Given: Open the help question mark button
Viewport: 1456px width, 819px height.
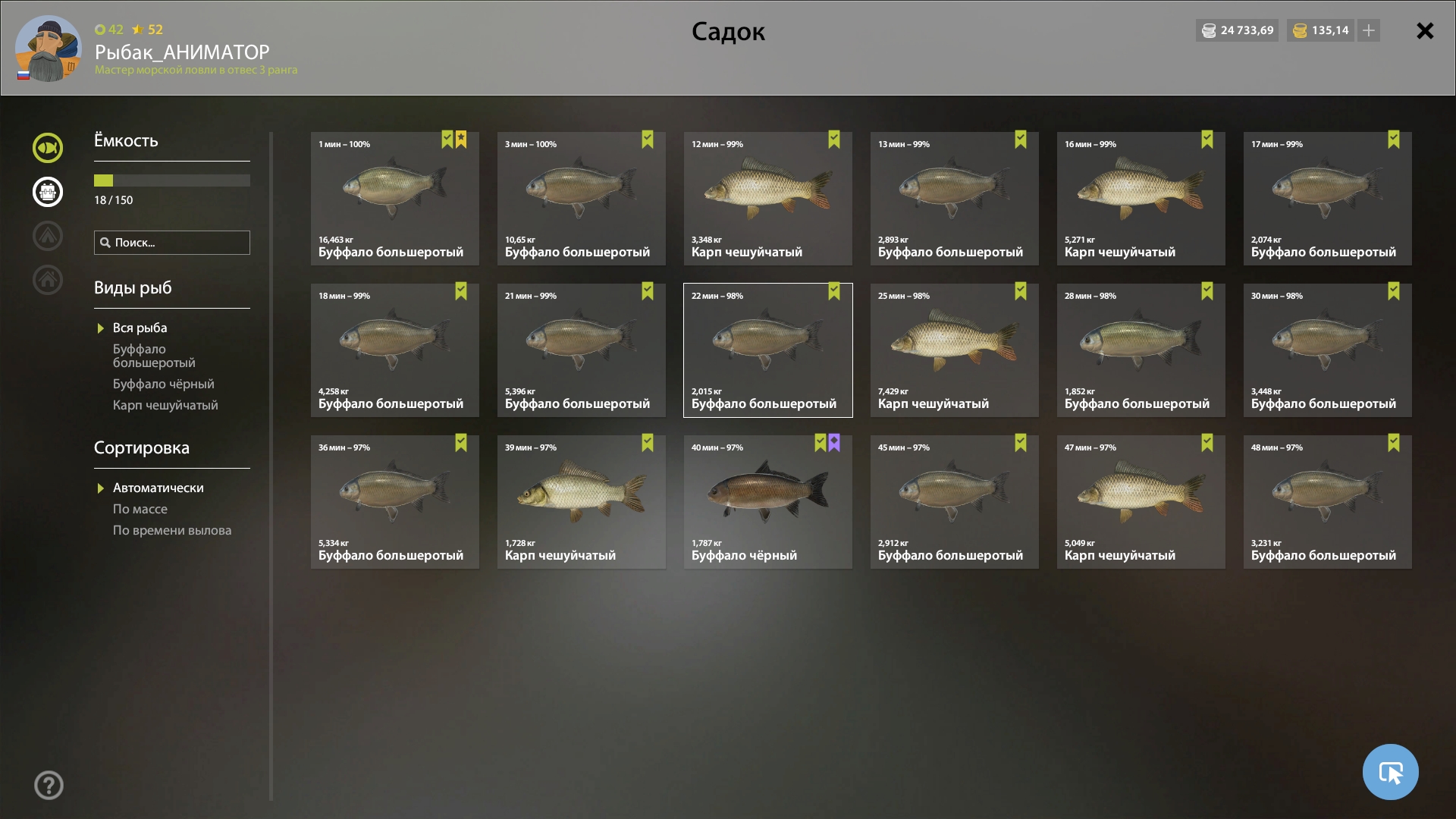Looking at the screenshot, I should tap(49, 785).
